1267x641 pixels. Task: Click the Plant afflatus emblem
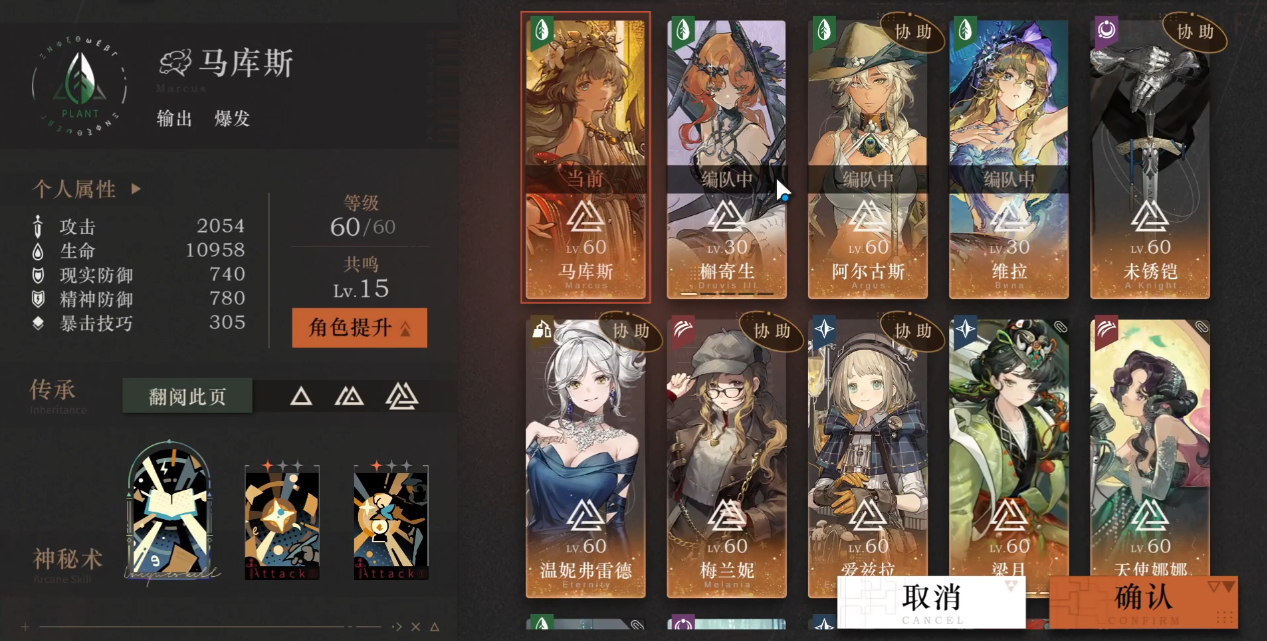coord(79,89)
